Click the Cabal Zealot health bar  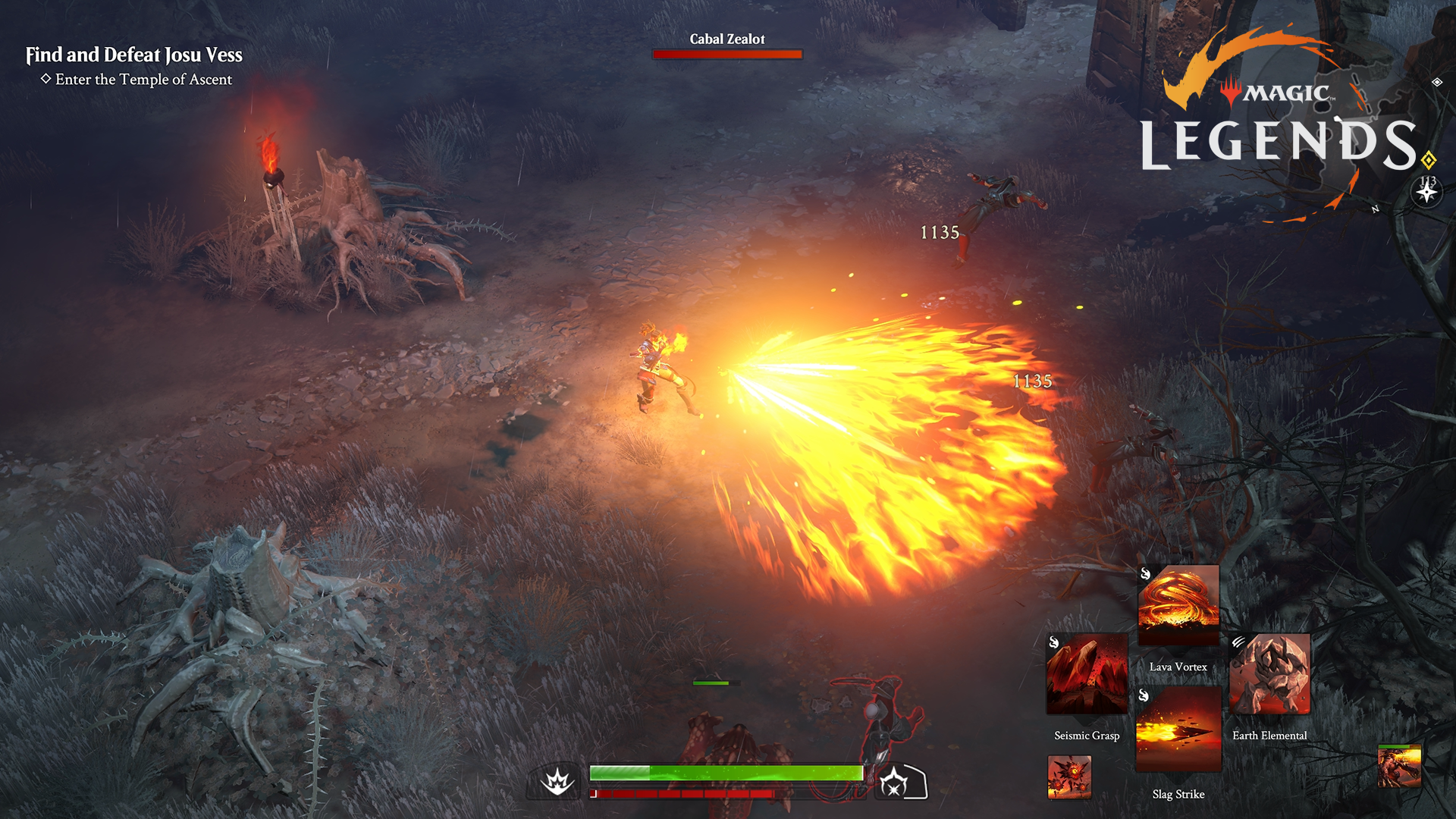pos(726,54)
